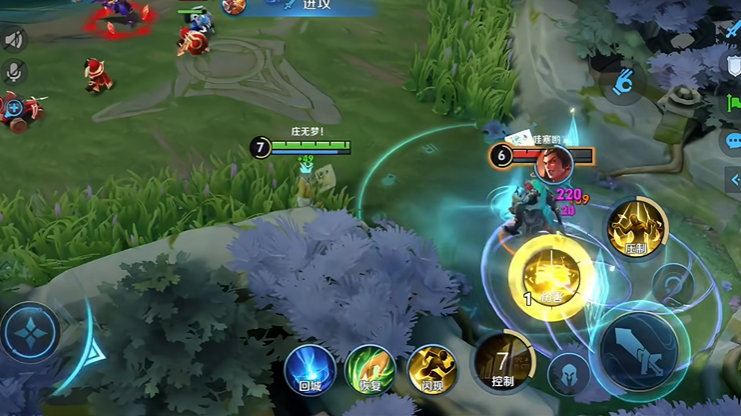Use the 恢复 heal ability

pos(370,369)
